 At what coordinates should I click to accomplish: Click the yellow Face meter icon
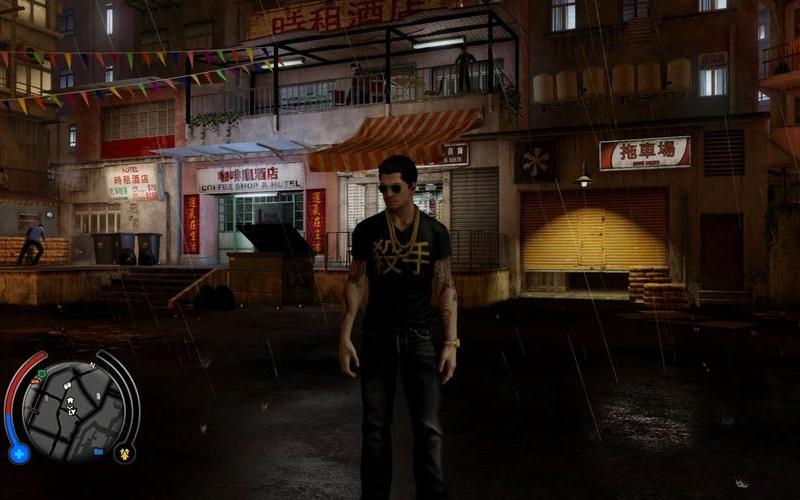coord(125,453)
